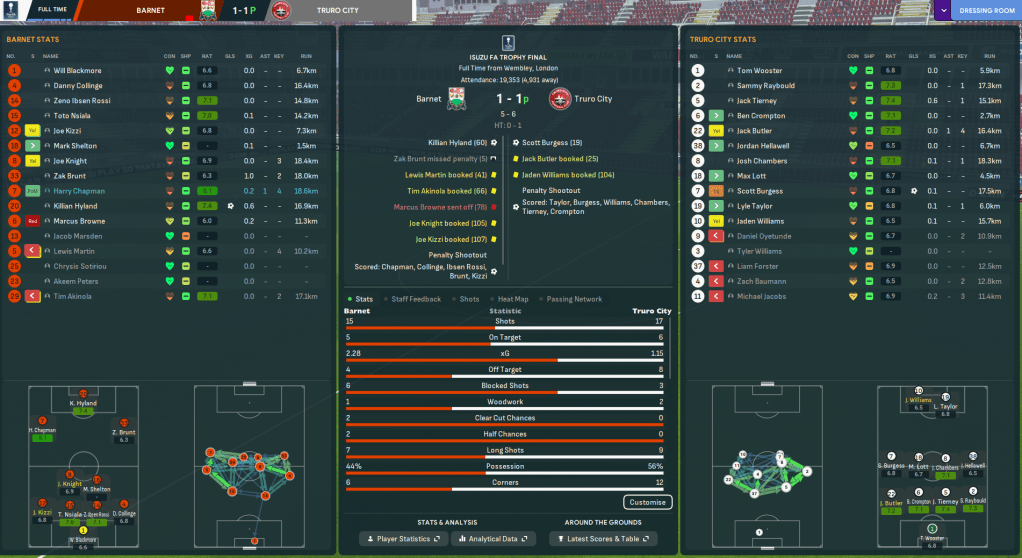Viewport: 1022px width, 558px height.
Task: View the Passing Network tab
Action: pyautogui.click(x=574, y=299)
